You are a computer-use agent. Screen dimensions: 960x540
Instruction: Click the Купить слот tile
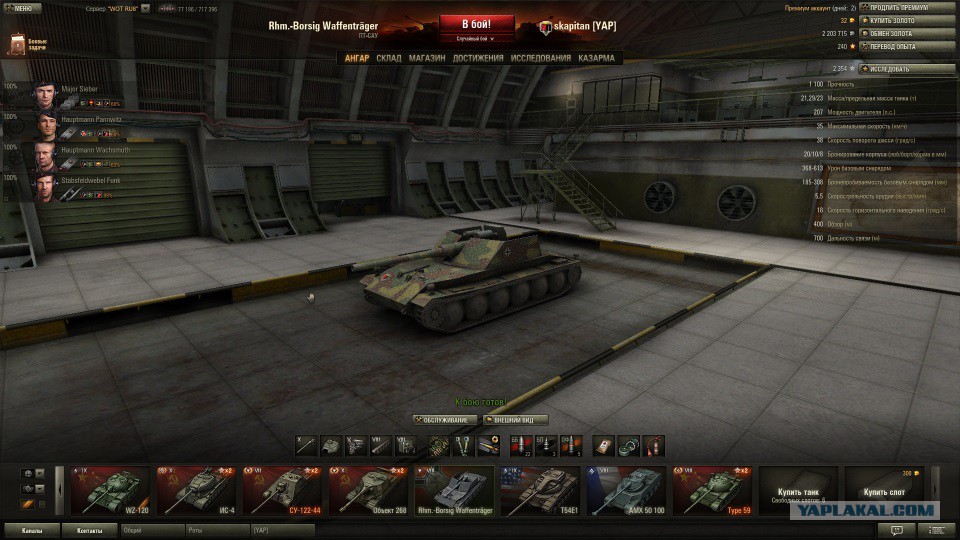884,489
